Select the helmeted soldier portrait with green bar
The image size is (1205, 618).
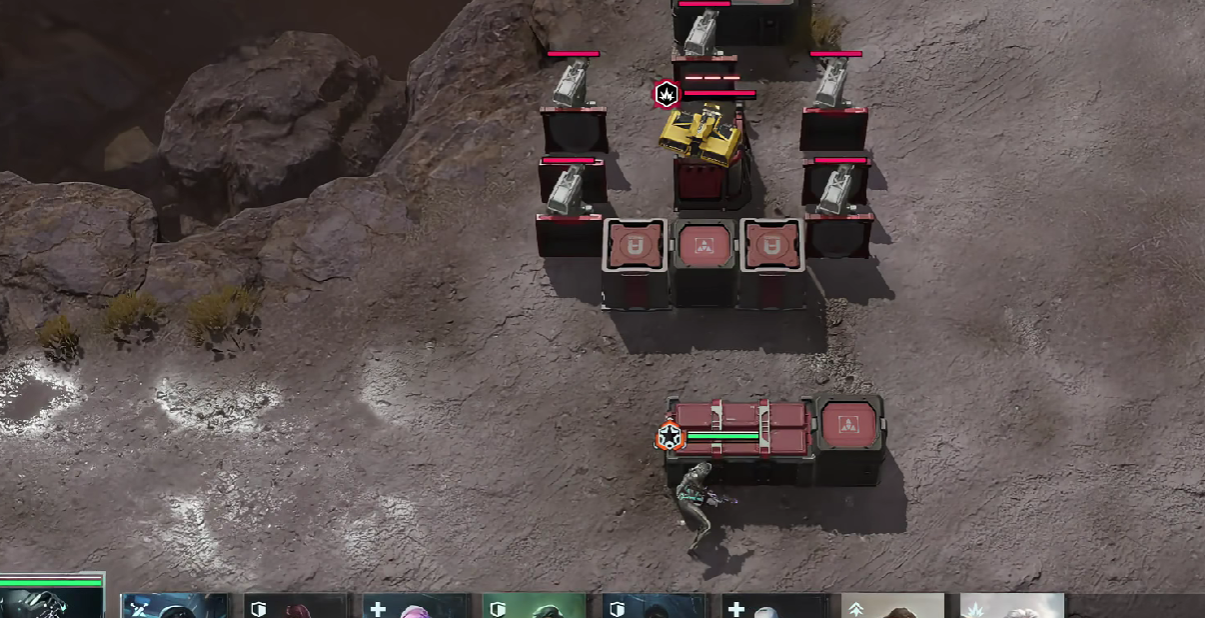[52, 601]
